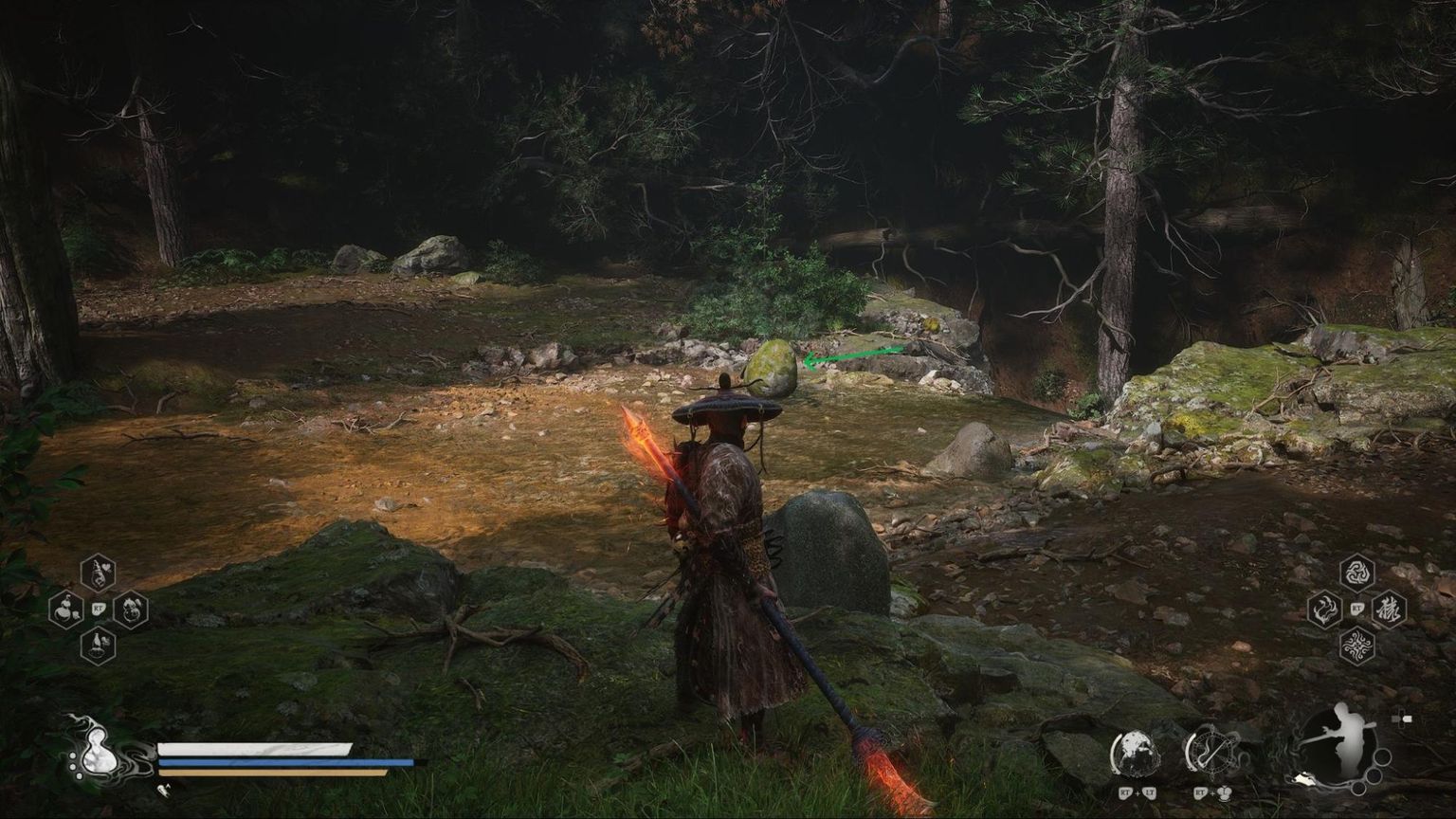The width and height of the screenshot is (1456, 819).
Task: Click the RT+LT prompt label
Action: point(1137,792)
